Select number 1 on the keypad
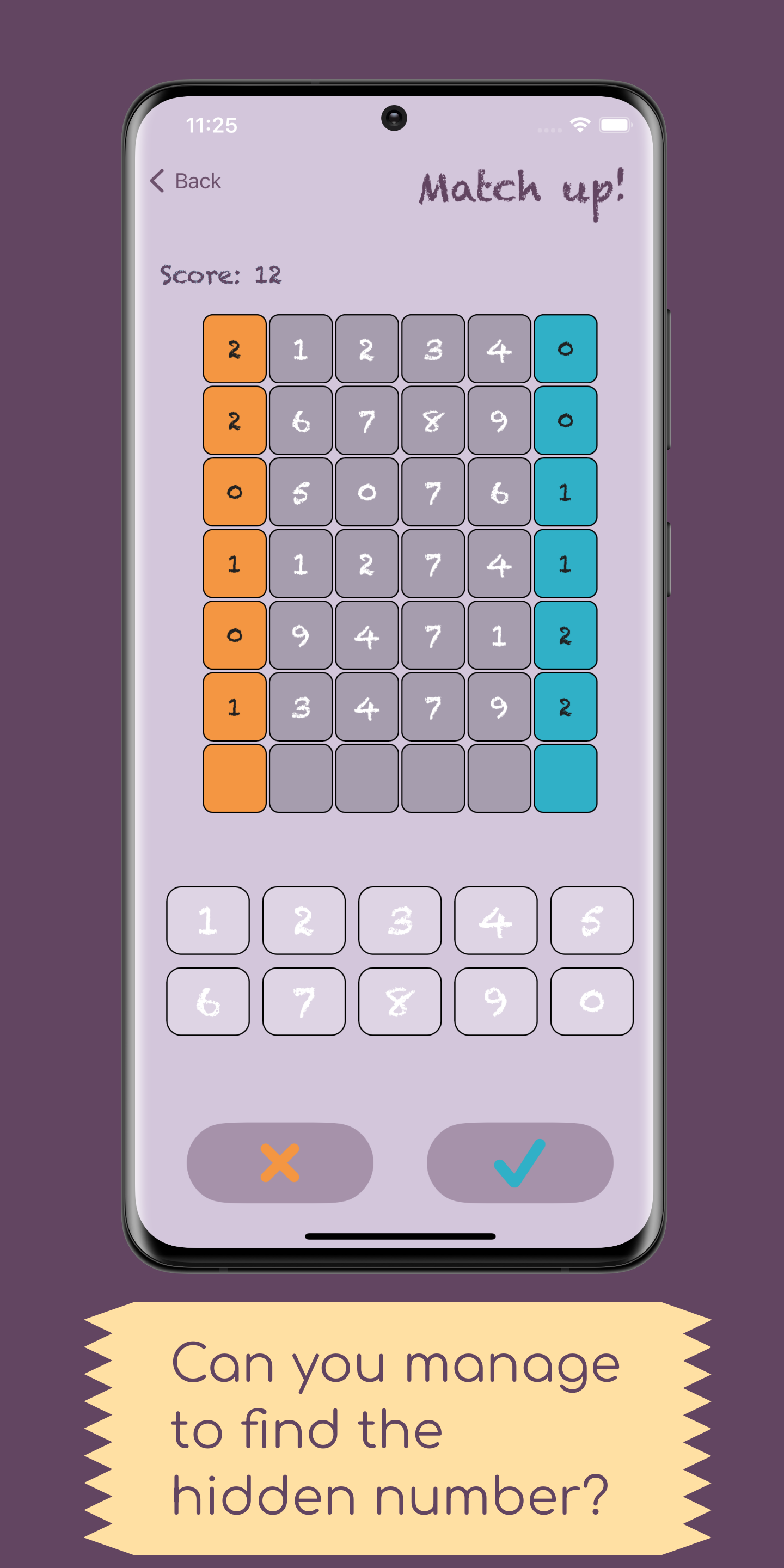Image resolution: width=784 pixels, height=1568 pixels. pos(207,920)
